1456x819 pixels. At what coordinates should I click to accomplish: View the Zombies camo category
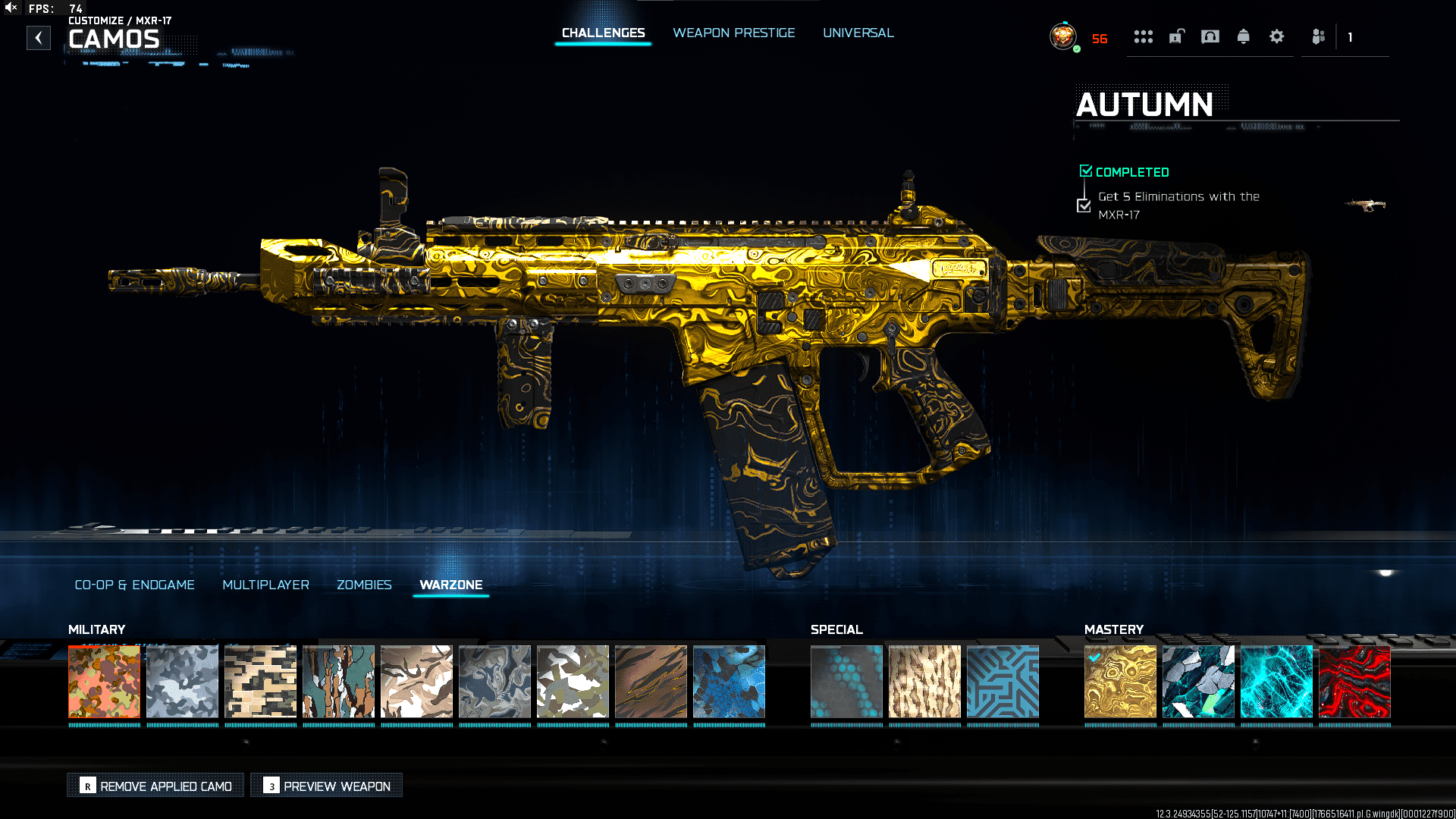(364, 585)
